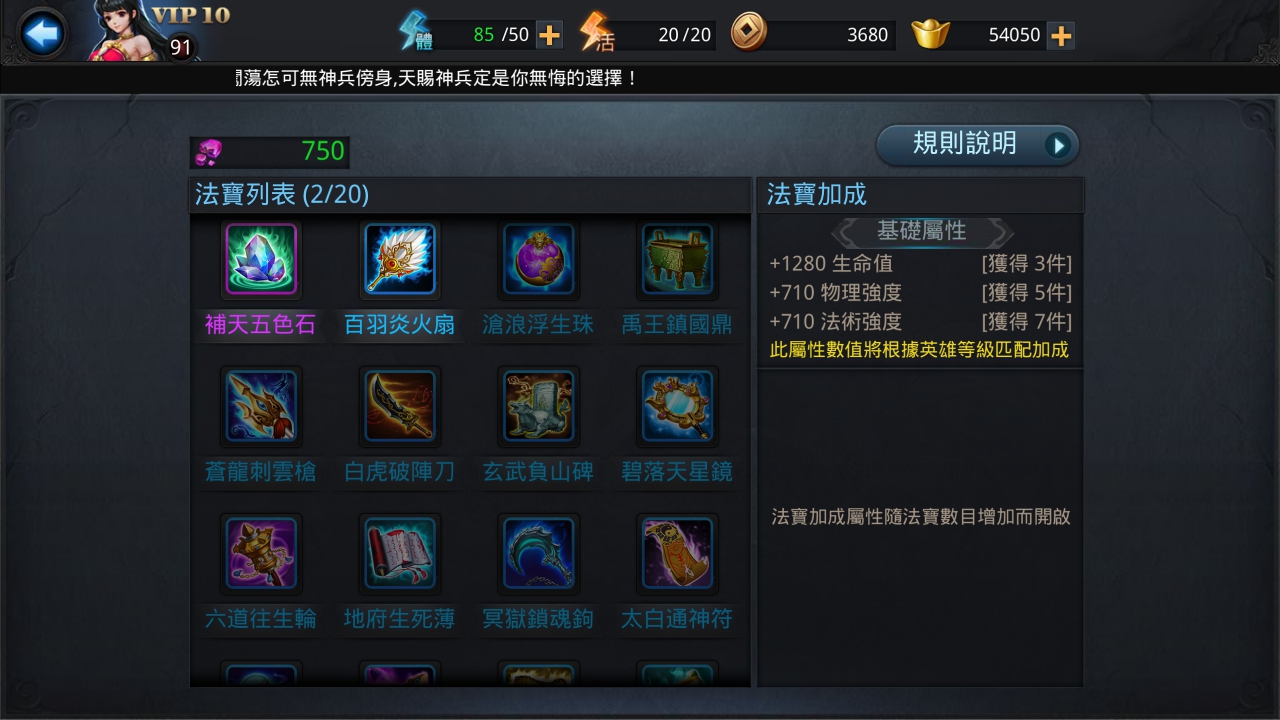Select the 補天五色石 treasure icon

260,260
